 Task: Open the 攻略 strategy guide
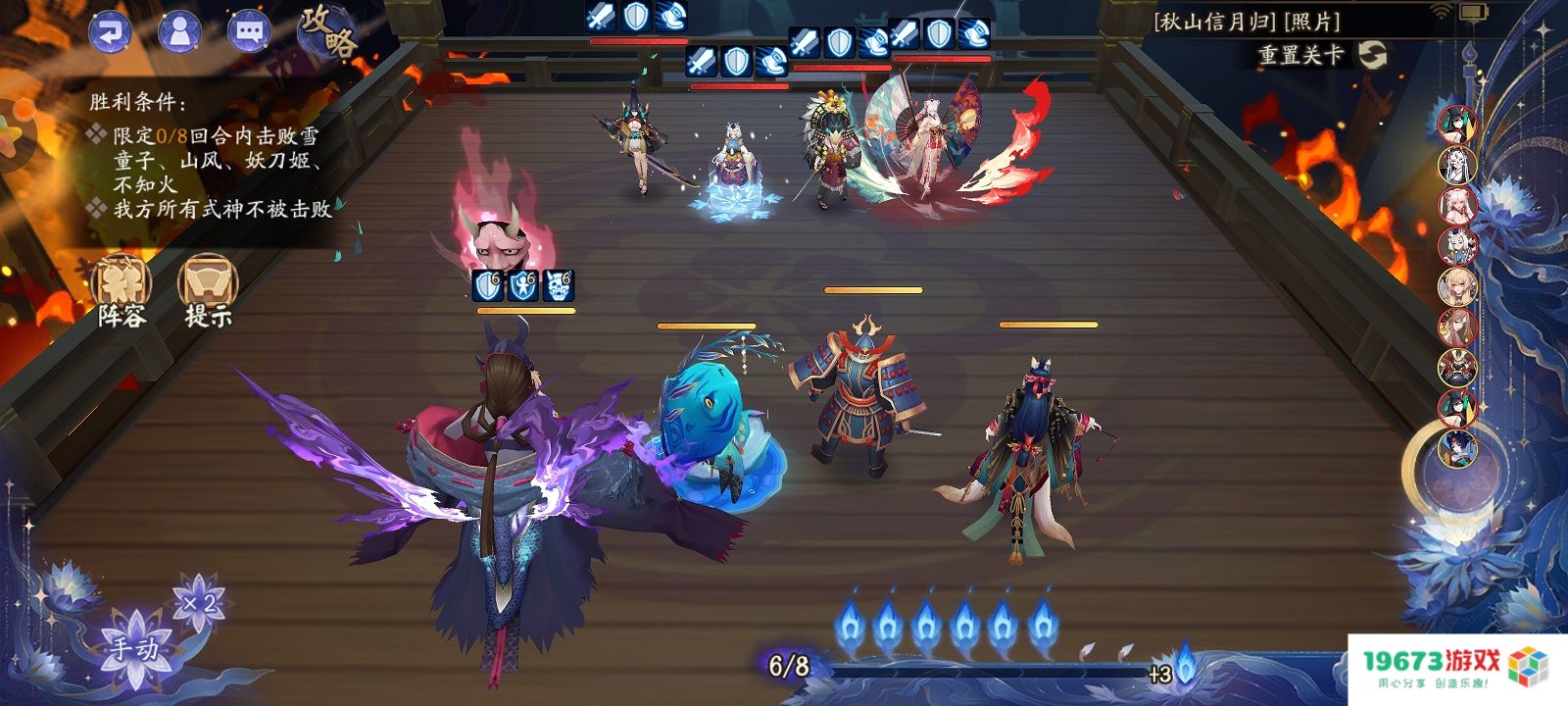click(x=328, y=33)
